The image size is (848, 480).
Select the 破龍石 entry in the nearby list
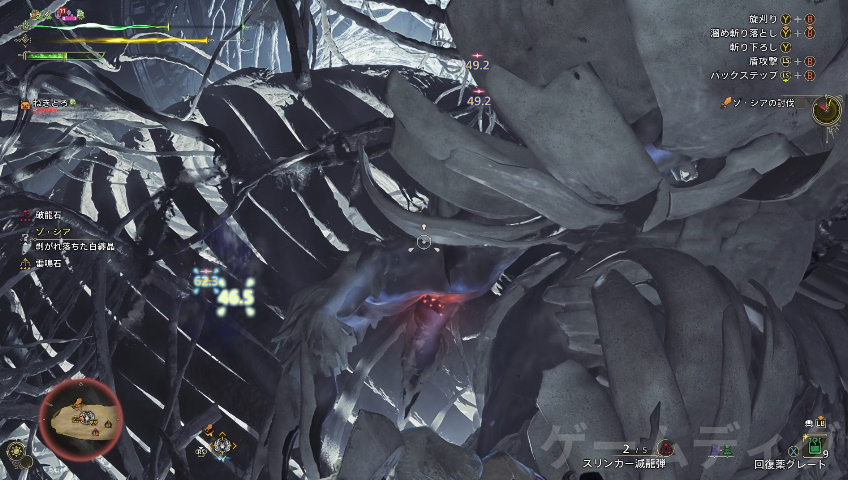pyautogui.click(x=47, y=215)
